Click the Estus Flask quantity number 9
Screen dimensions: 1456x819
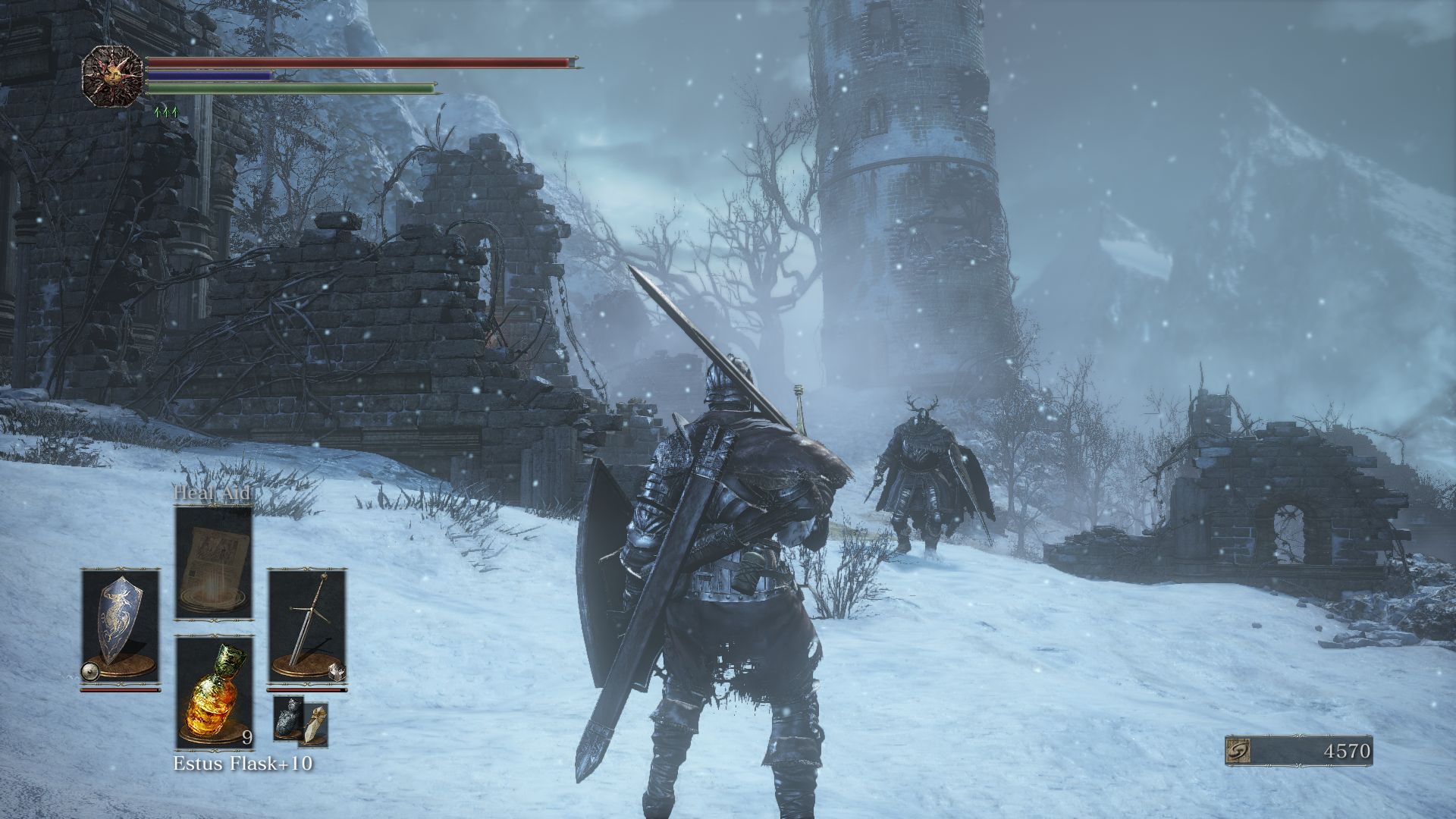click(246, 737)
